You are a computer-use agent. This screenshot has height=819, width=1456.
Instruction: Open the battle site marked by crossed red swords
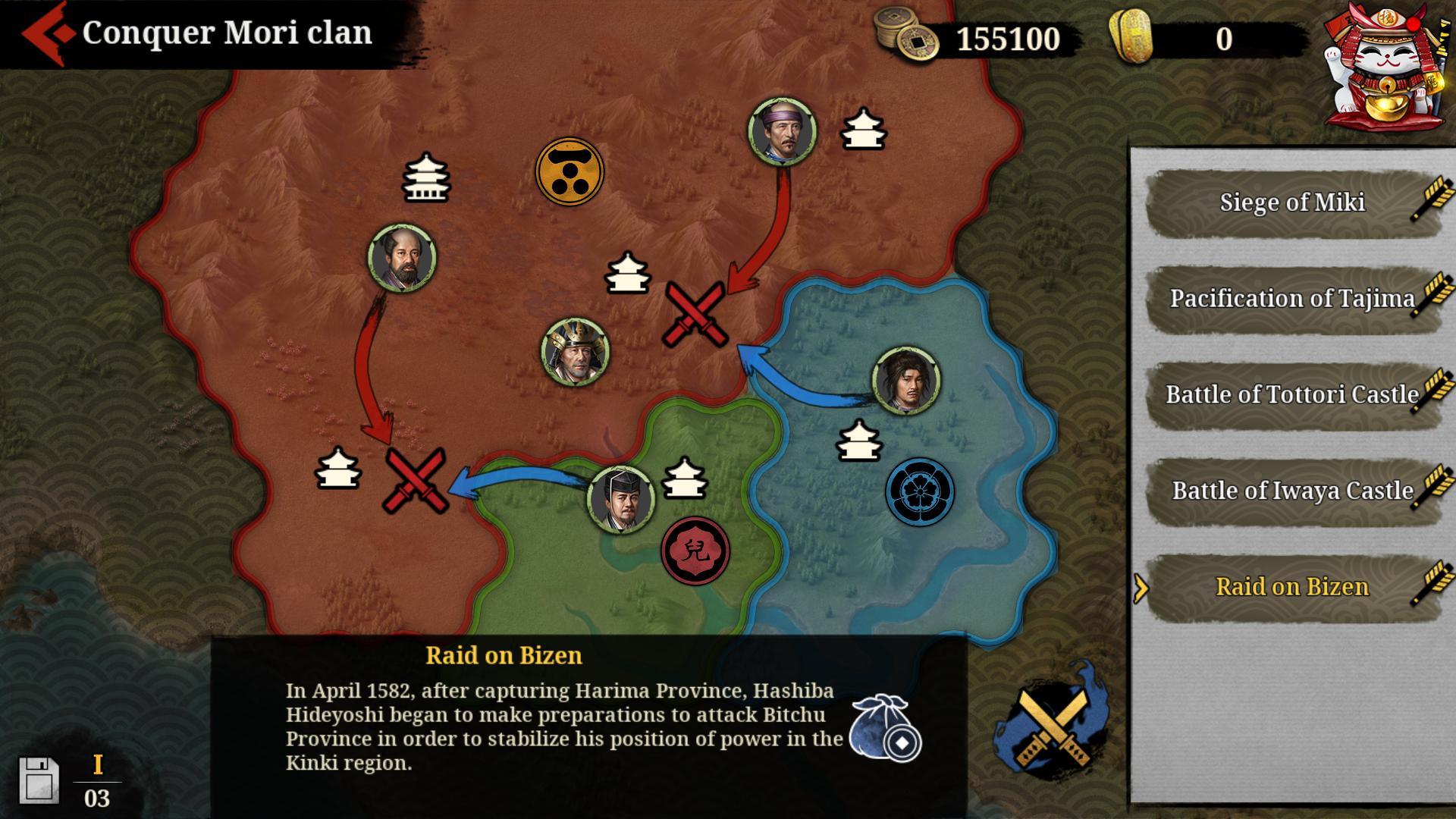coord(695,313)
